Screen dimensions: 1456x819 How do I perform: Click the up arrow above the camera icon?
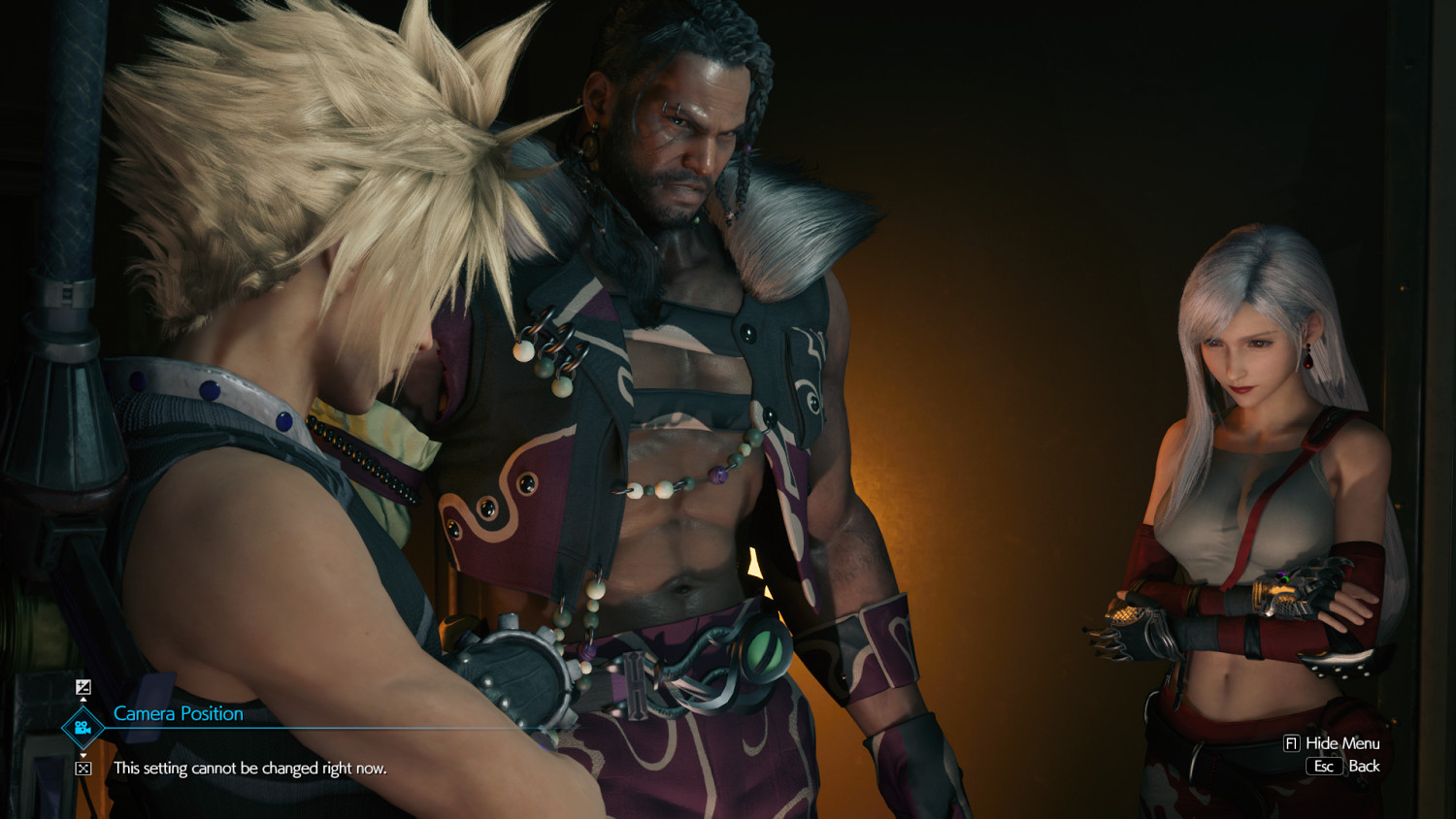click(x=83, y=700)
